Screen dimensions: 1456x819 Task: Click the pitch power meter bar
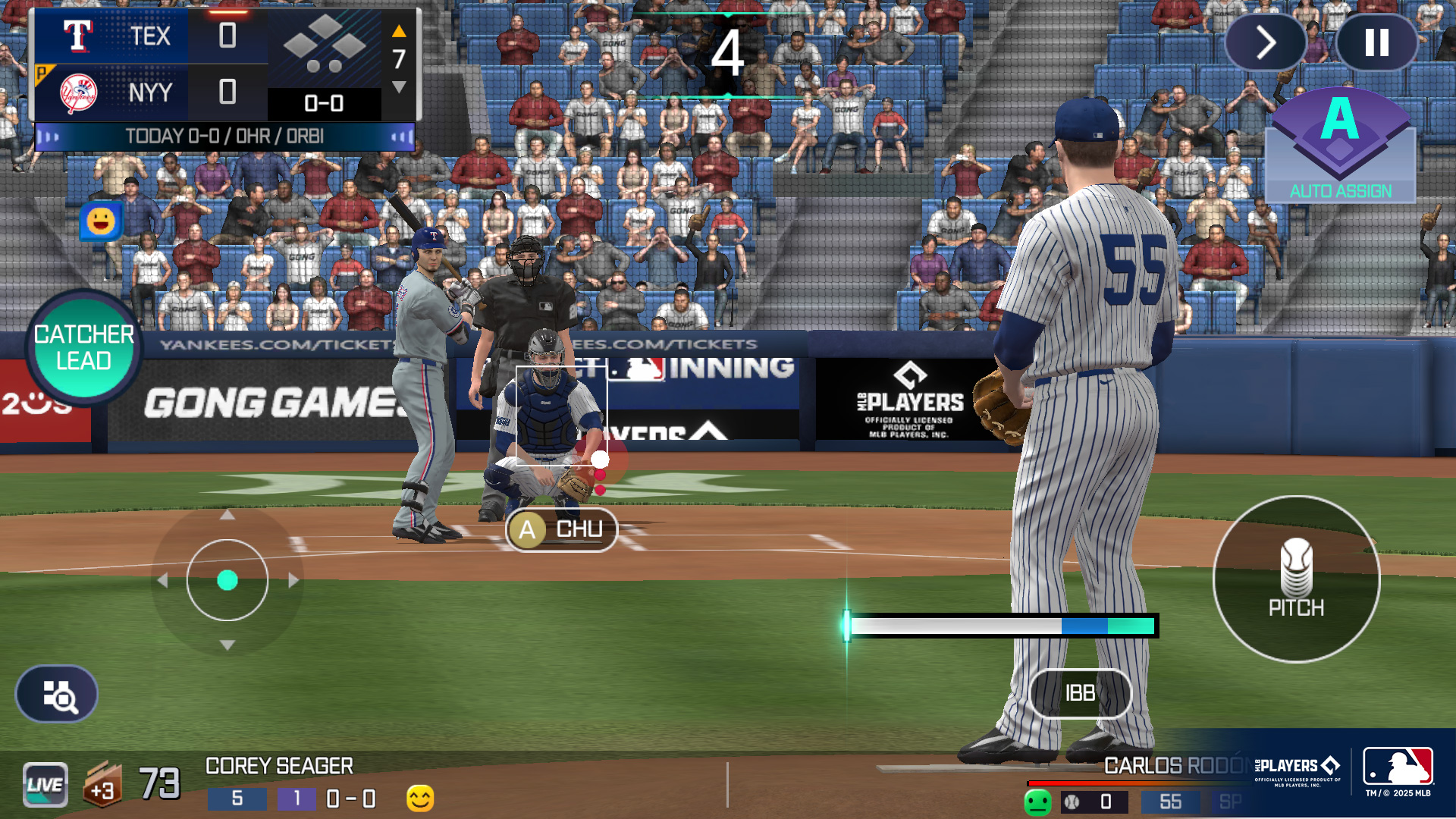pos(1001,624)
